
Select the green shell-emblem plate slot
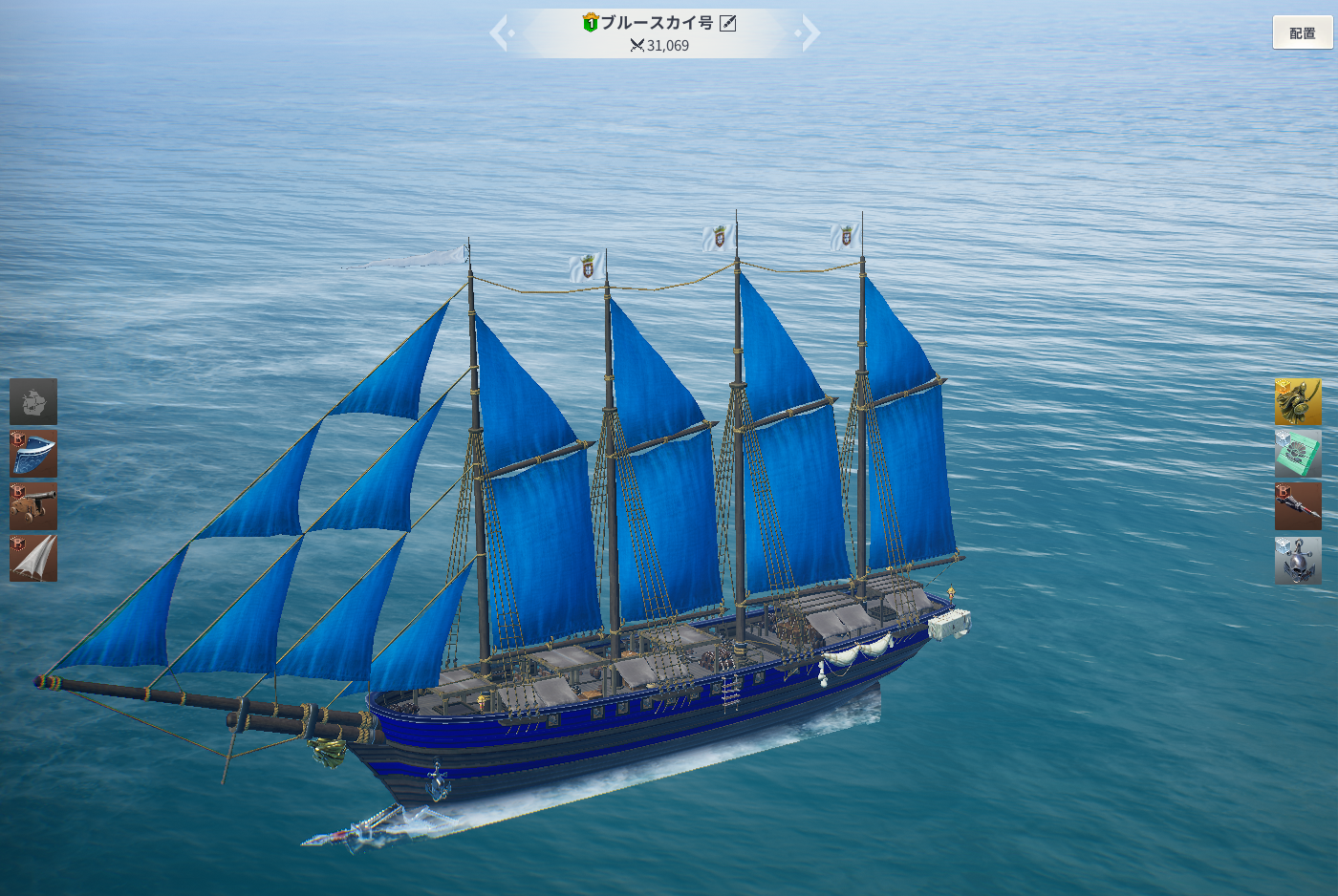click(x=1298, y=454)
